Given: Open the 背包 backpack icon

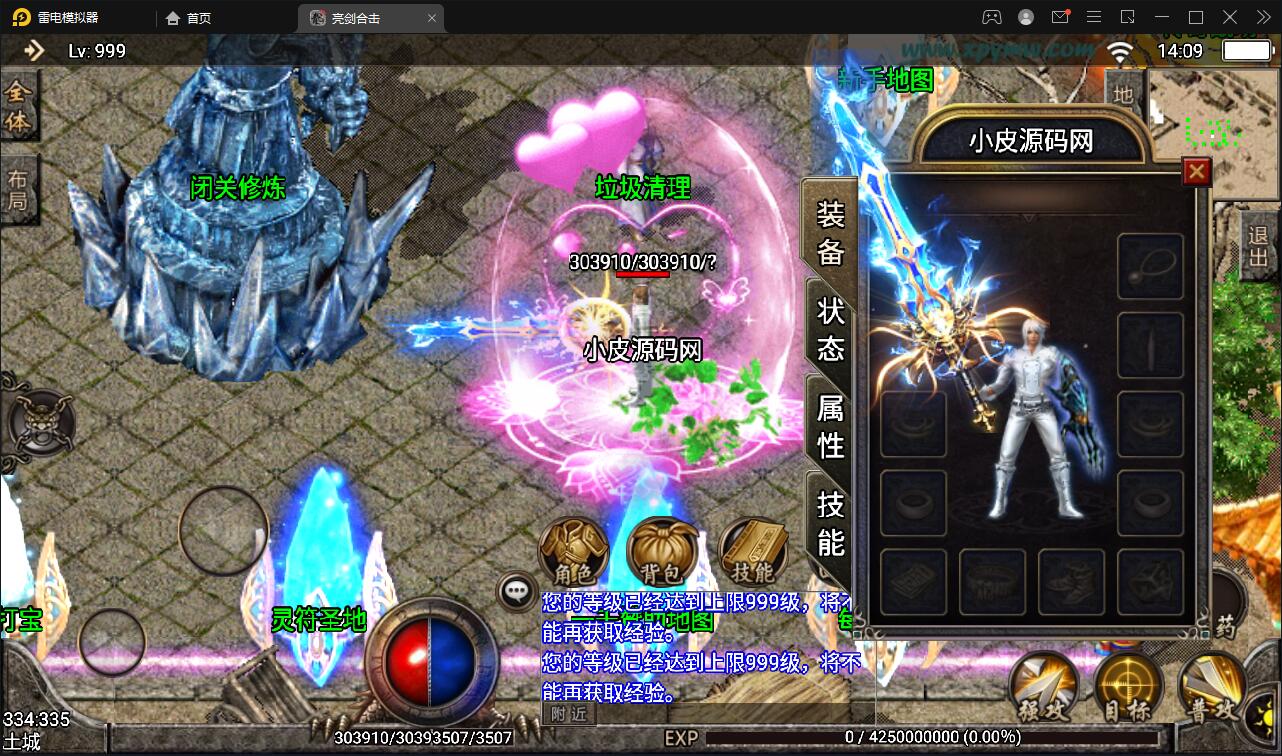Looking at the screenshot, I should point(663,548).
